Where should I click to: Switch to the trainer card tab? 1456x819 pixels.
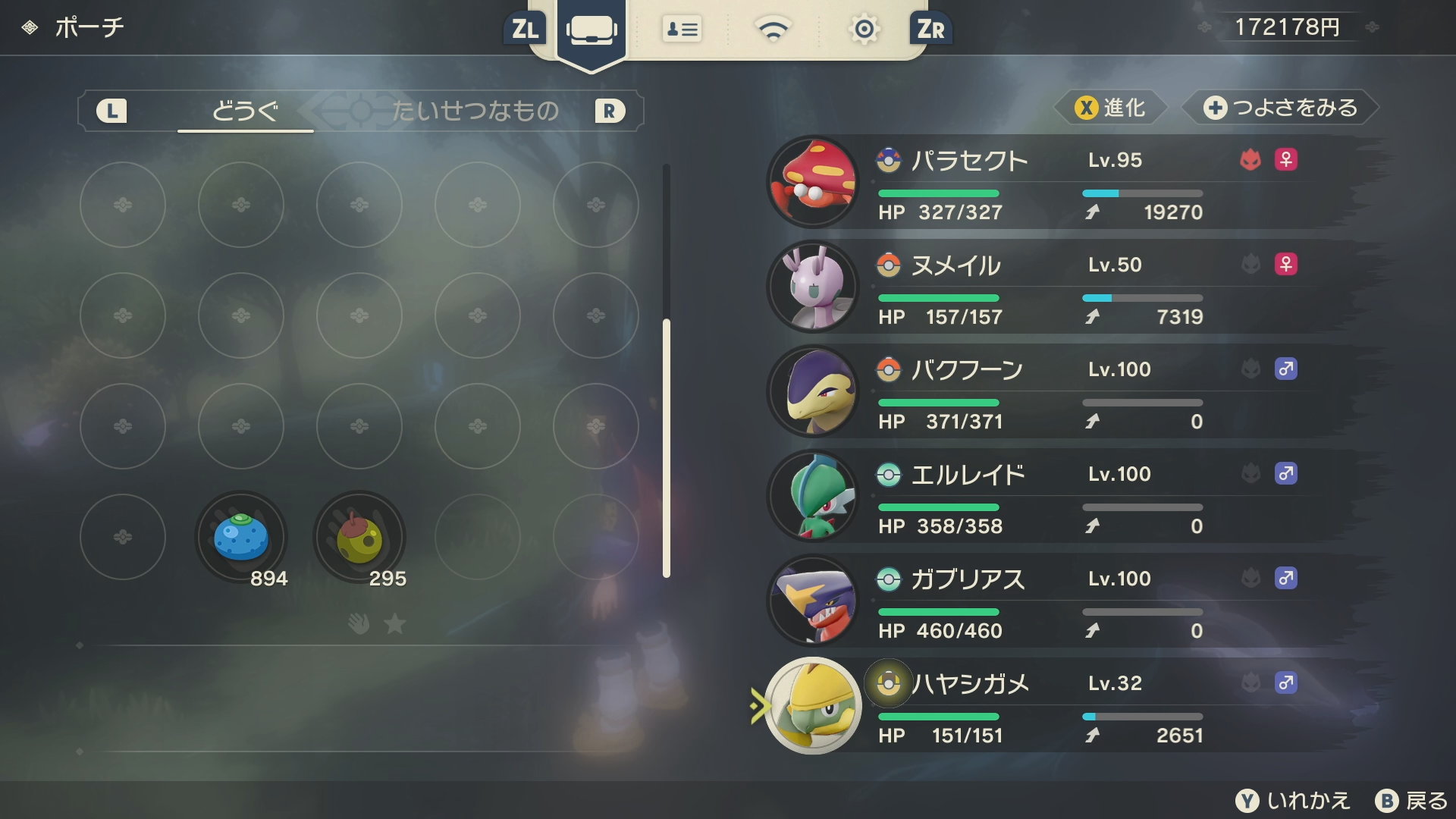(x=682, y=30)
